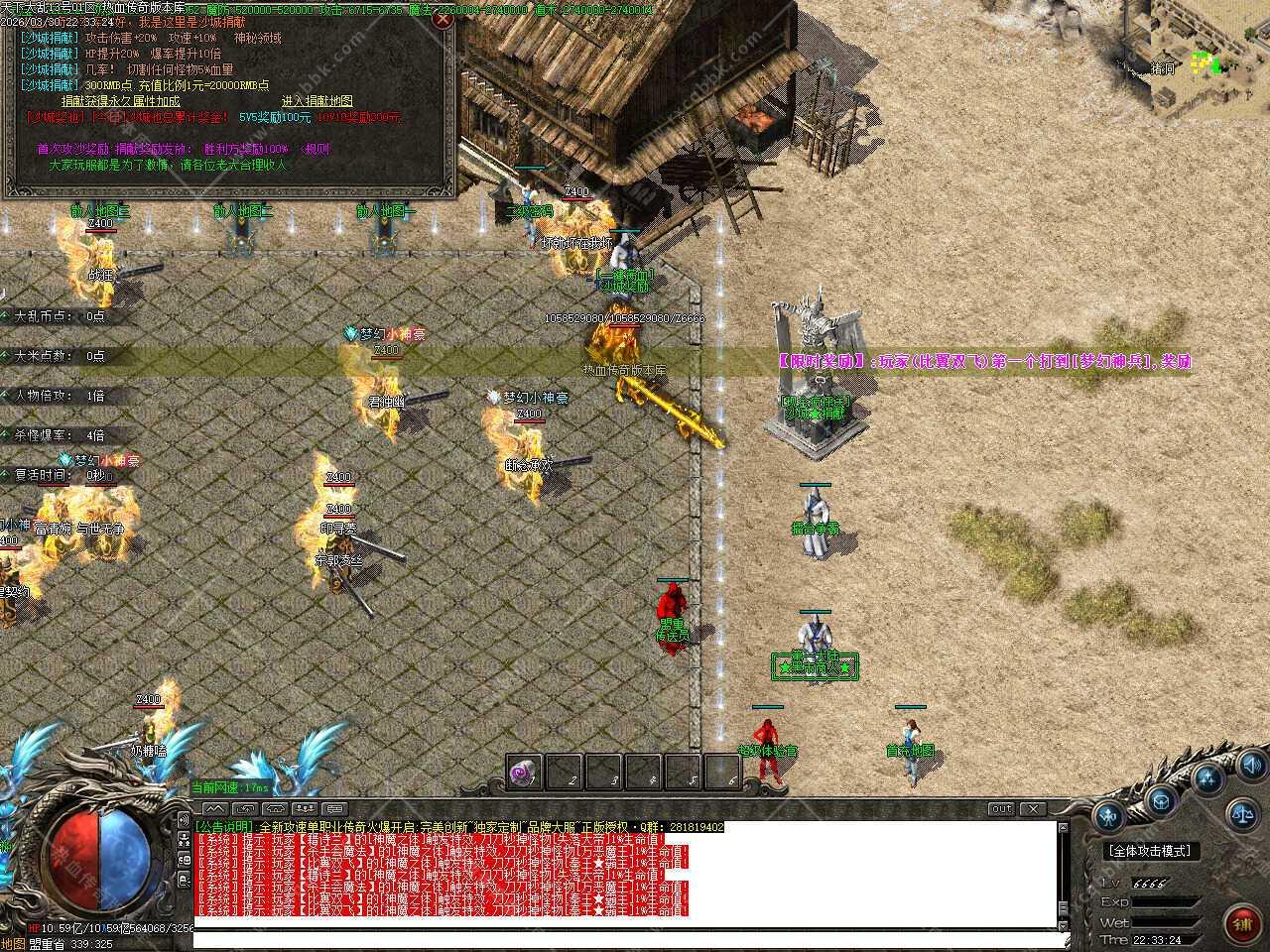This screenshot has width=1270, height=952.
Task: Follow the 捐献获得永久属性加成 link
Action: (x=121, y=101)
